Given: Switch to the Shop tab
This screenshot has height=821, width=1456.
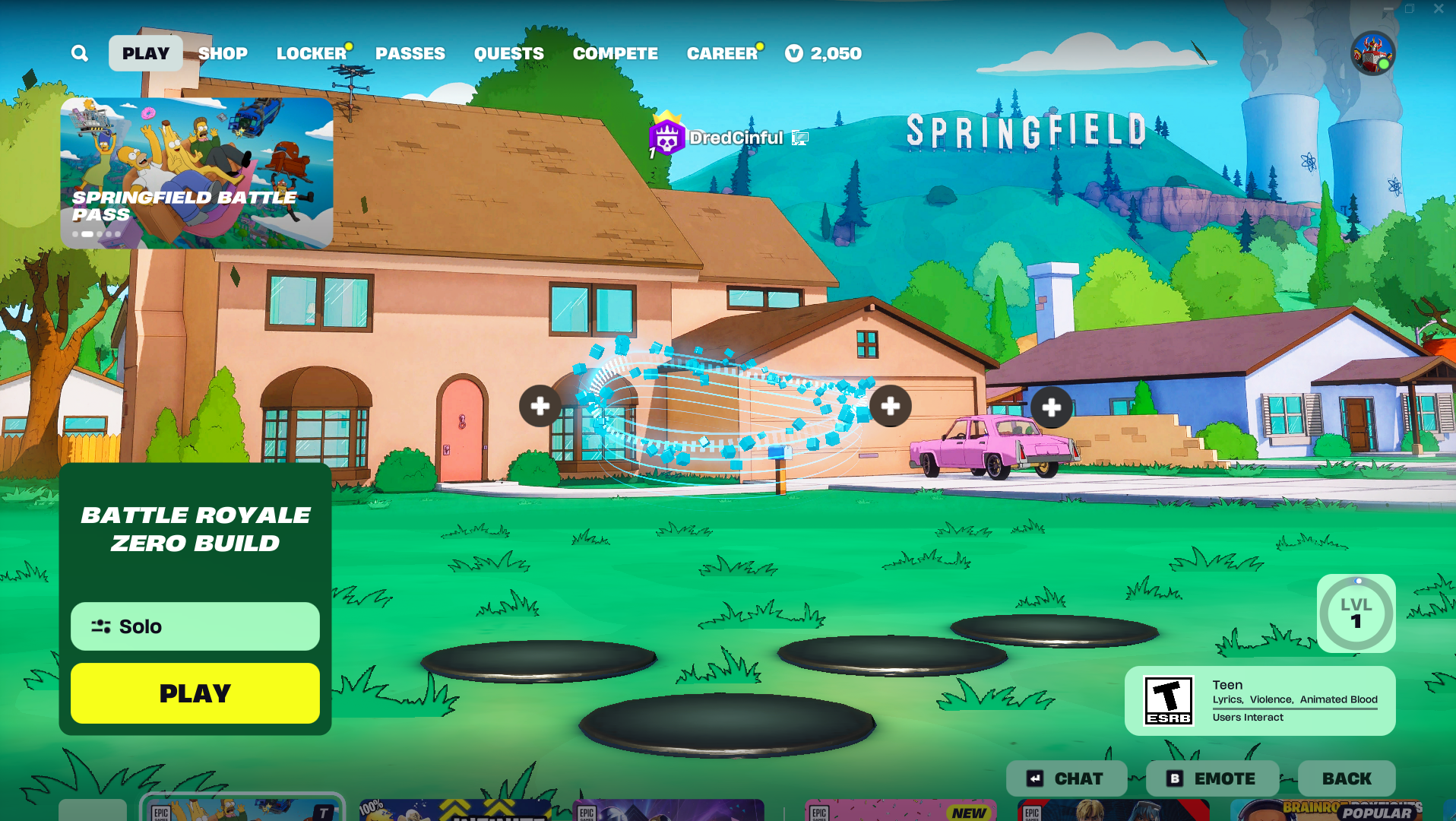Looking at the screenshot, I should coord(223,53).
